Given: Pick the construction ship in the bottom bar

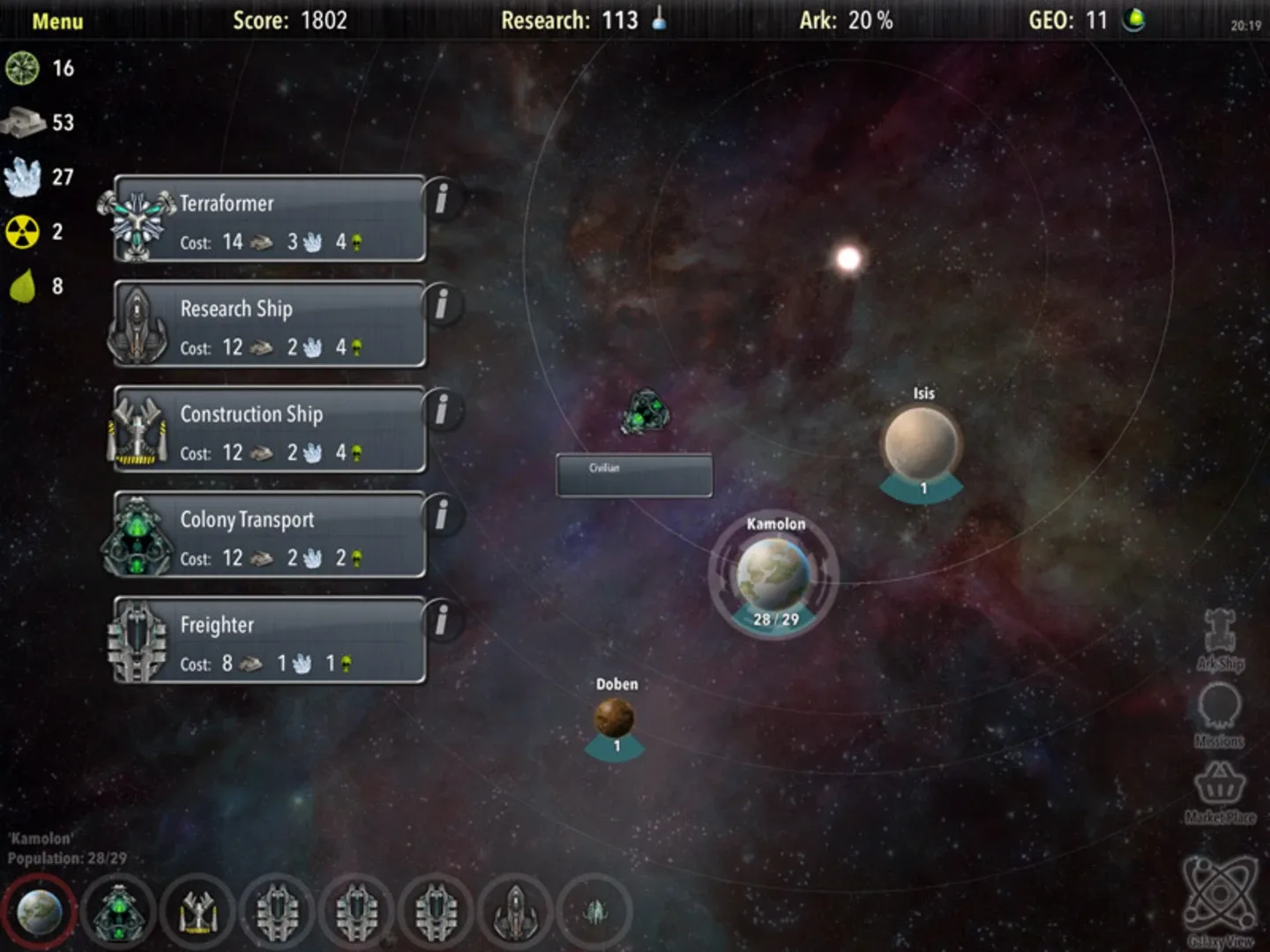Looking at the screenshot, I should [198, 911].
